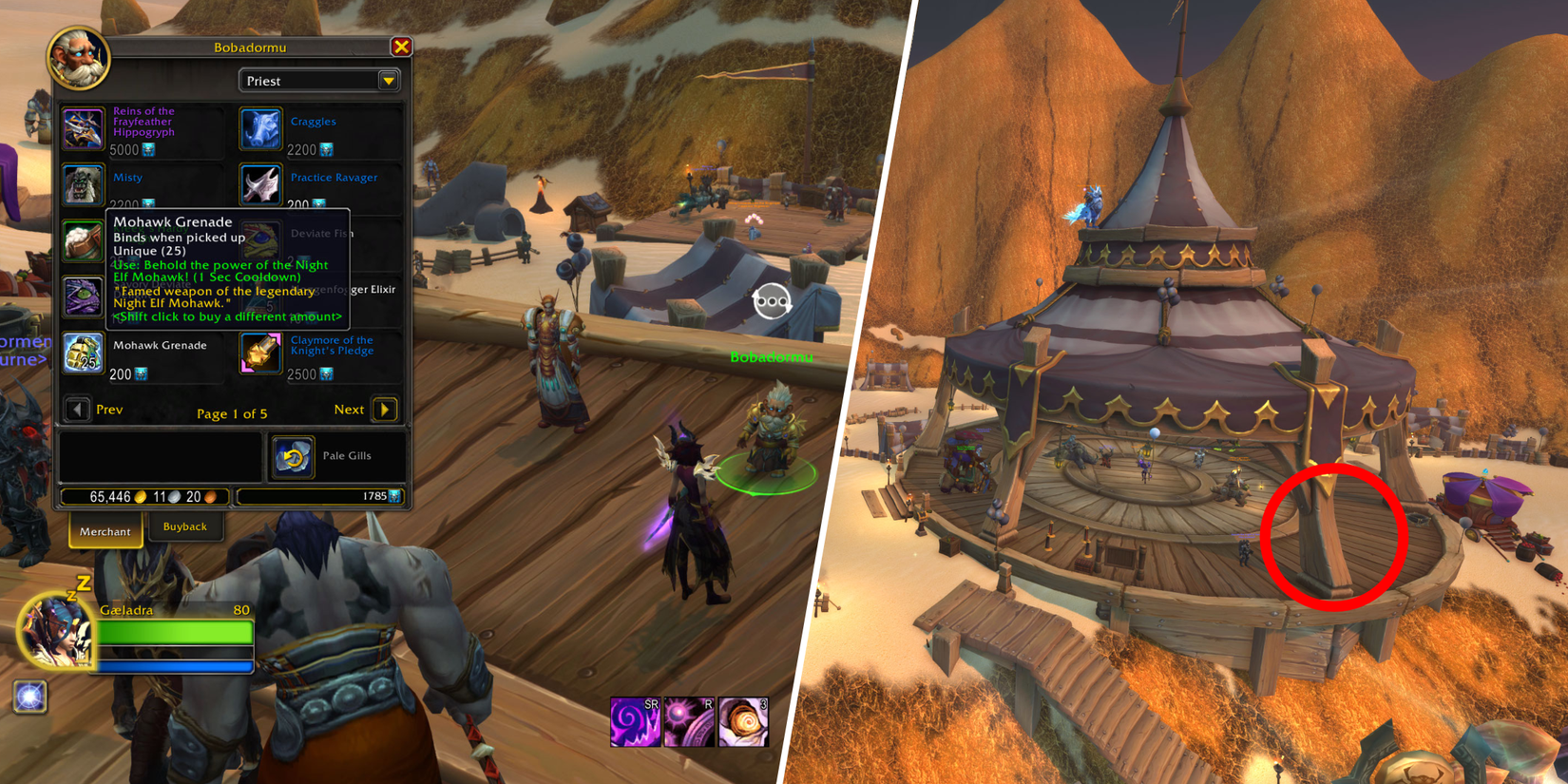1568x784 pixels.
Task: Buy the Reins of the Frayfeather Hippogryph
Action: coord(83,129)
